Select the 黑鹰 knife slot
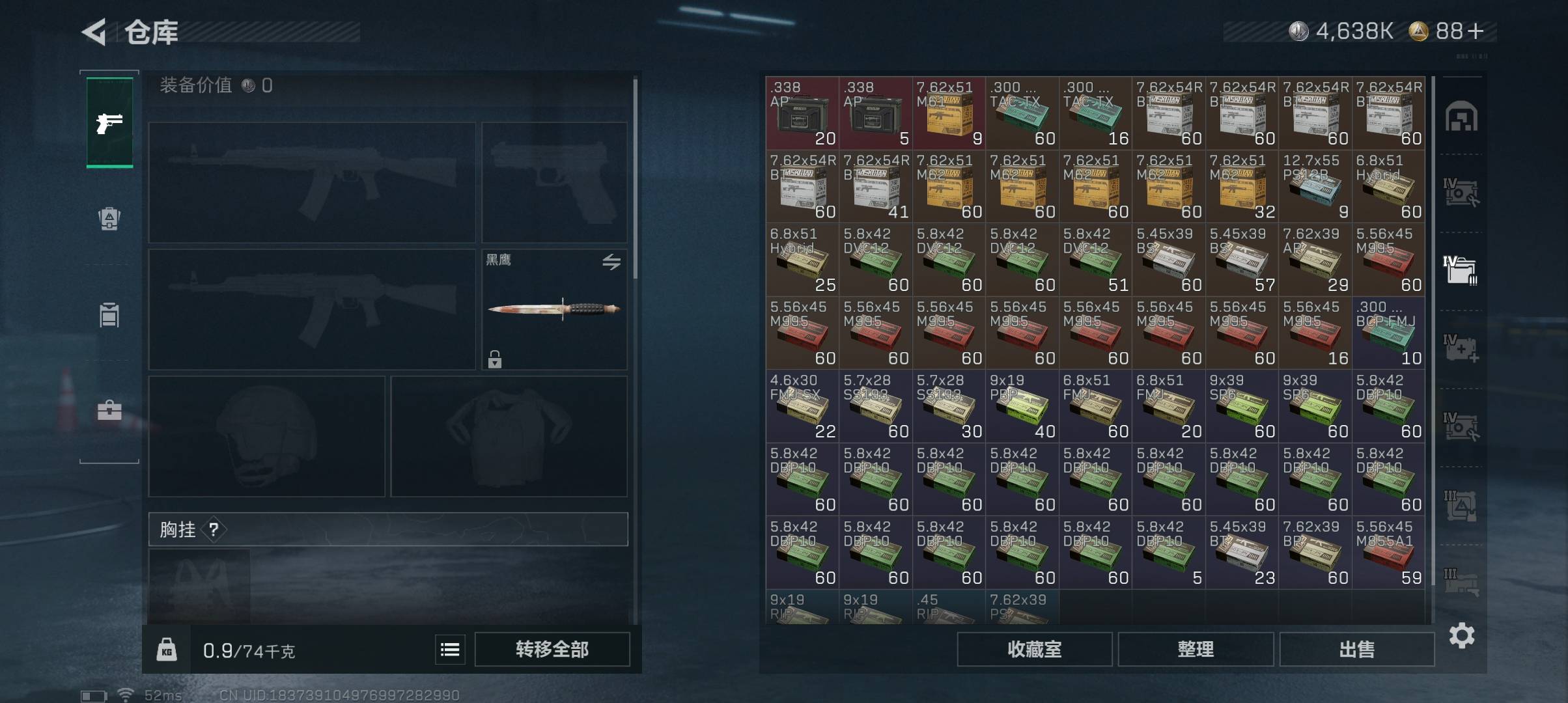Viewport: 1568px width, 703px height. [x=554, y=309]
